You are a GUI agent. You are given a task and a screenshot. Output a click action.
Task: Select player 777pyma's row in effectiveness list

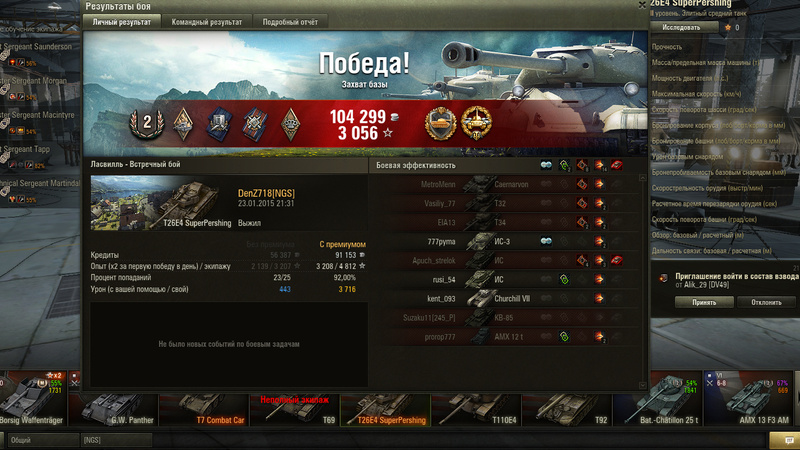click(500, 241)
